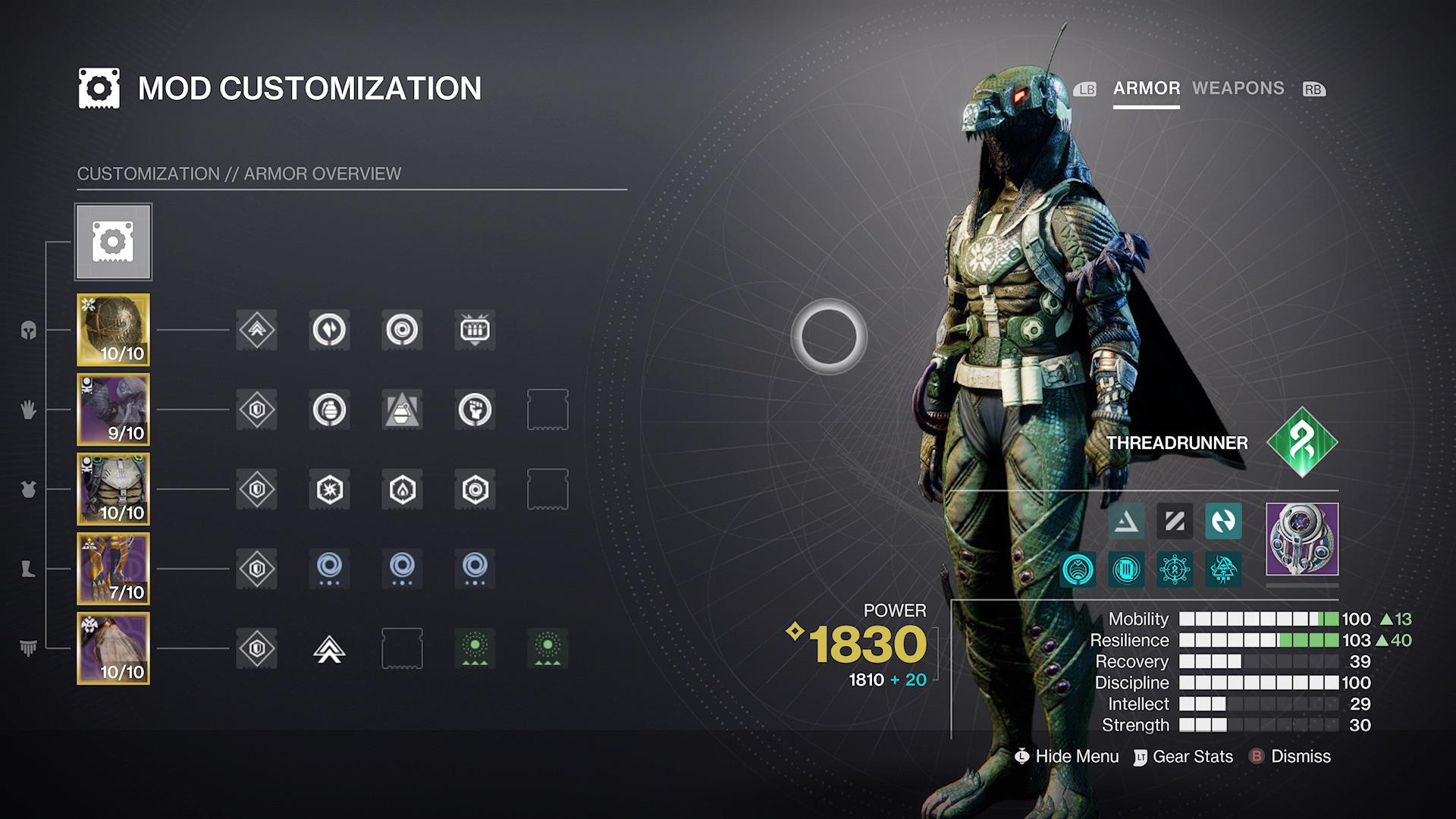Image resolution: width=1456 pixels, height=819 pixels.
Task: Select the fist melee mod on the arms row
Action: tap(475, 410)
